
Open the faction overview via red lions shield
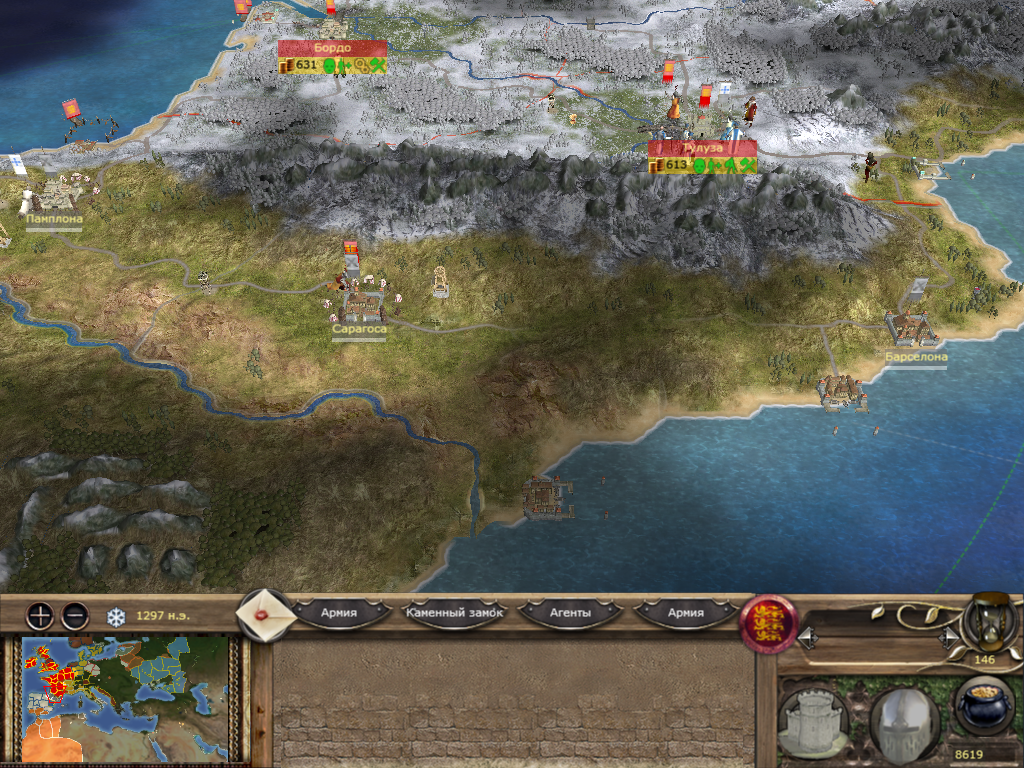coord(765,623)
